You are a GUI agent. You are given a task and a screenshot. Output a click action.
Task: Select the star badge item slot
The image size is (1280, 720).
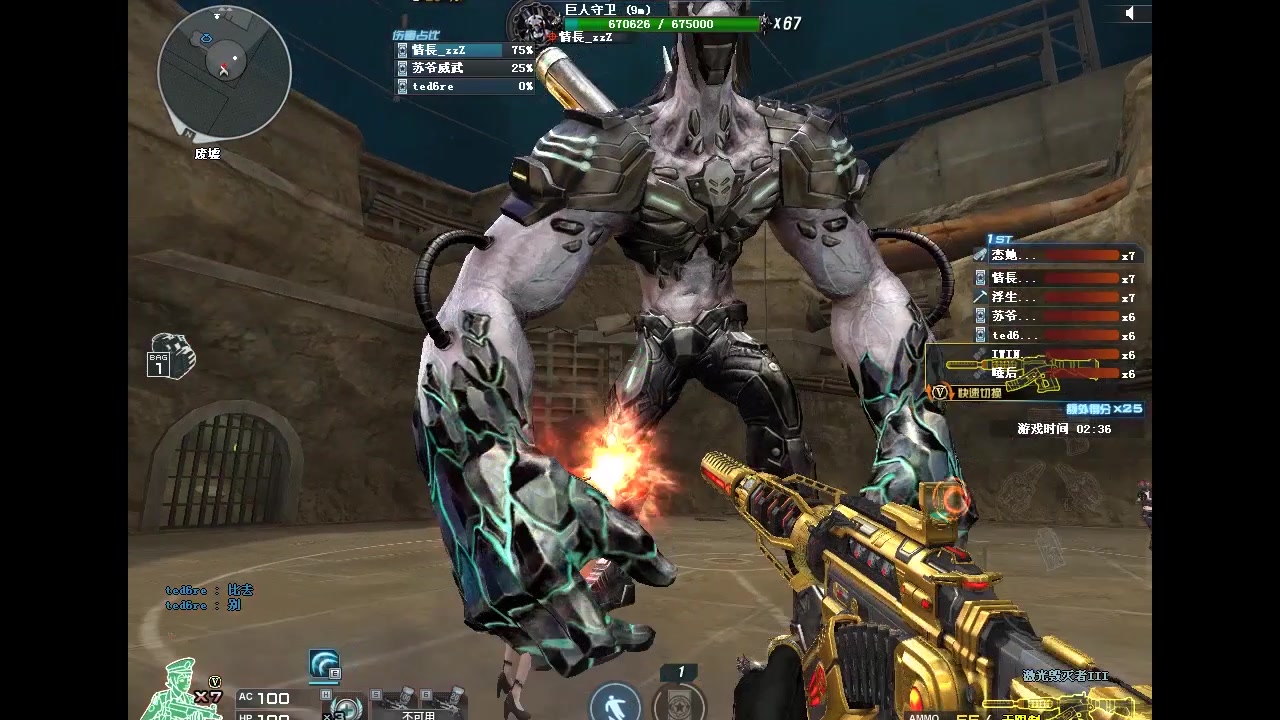[679, 700]
